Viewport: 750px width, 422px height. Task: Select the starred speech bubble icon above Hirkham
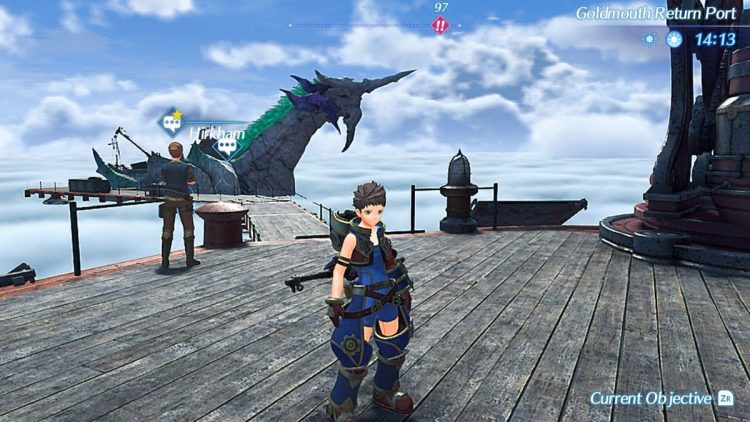[x=171, y=123]
